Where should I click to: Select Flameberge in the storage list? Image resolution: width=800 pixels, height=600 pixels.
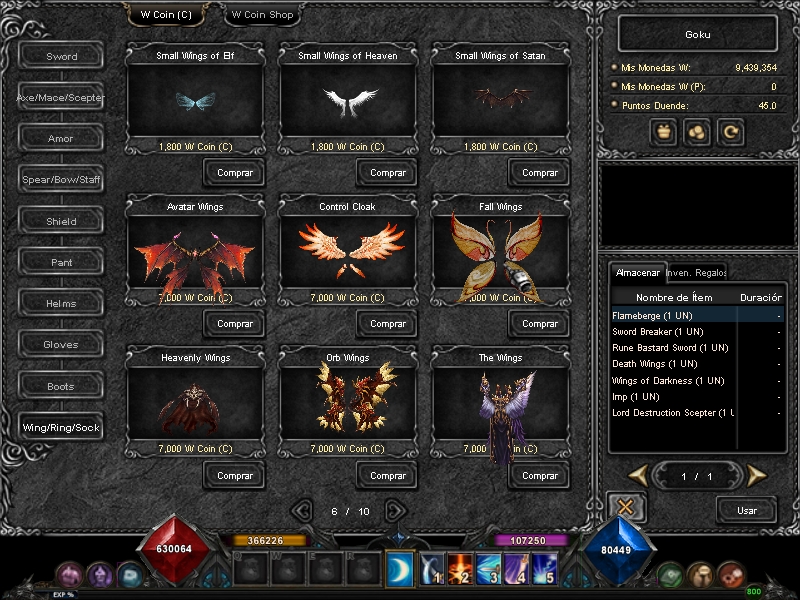[x=652, y=316]
